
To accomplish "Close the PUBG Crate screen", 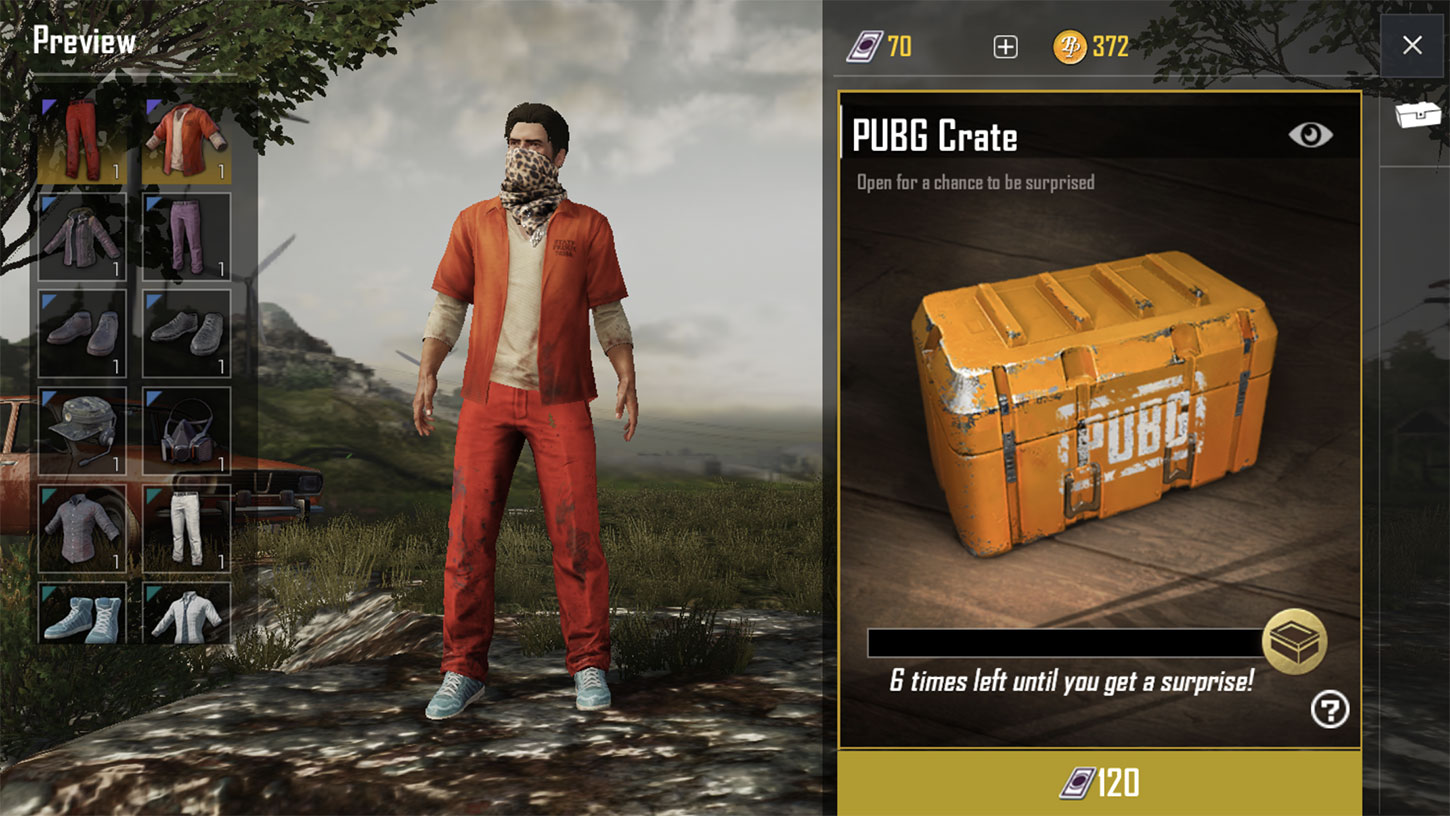I will [1411, 45].
